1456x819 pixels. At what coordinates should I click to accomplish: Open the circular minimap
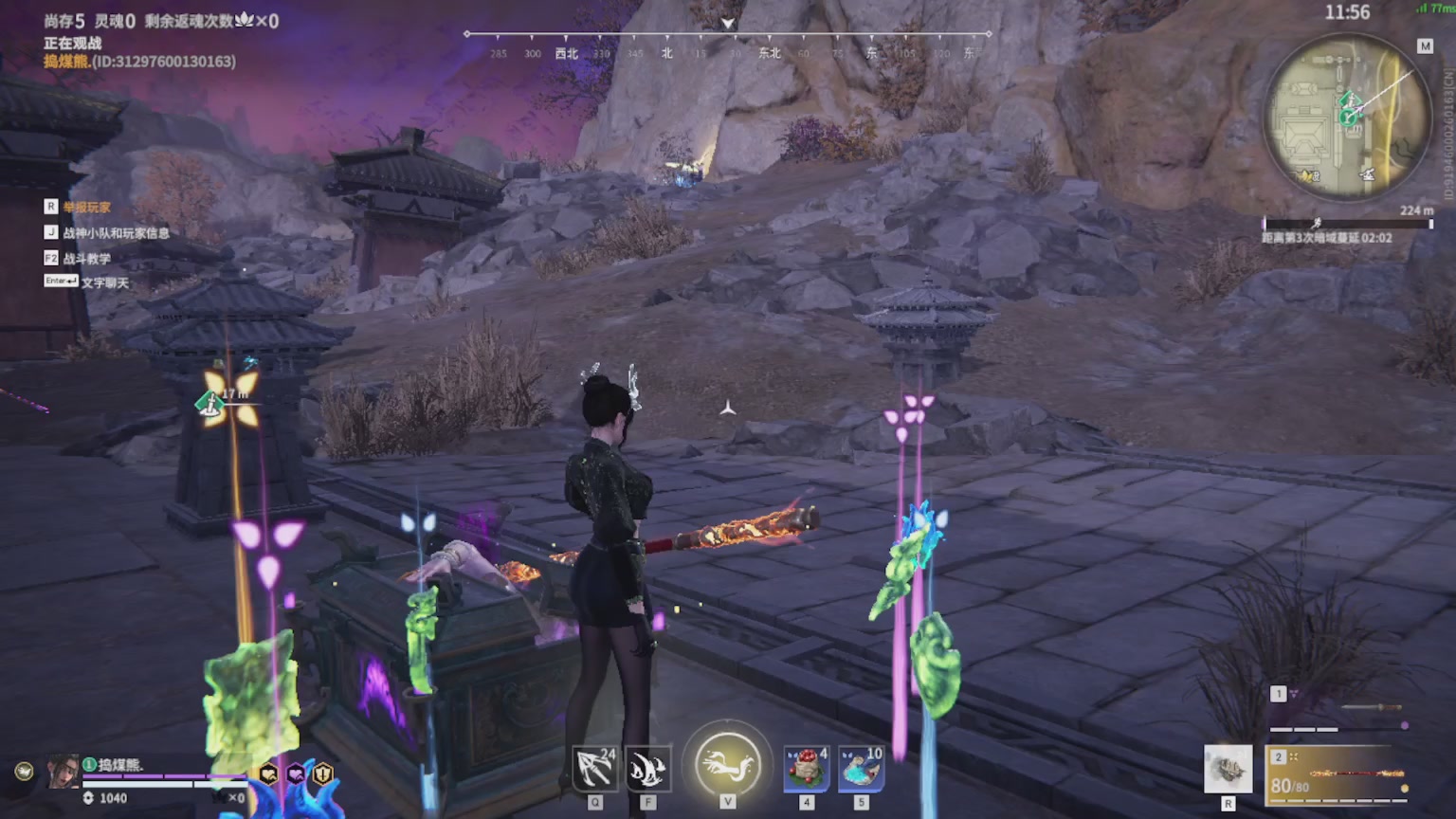(x=1347, y=117)
